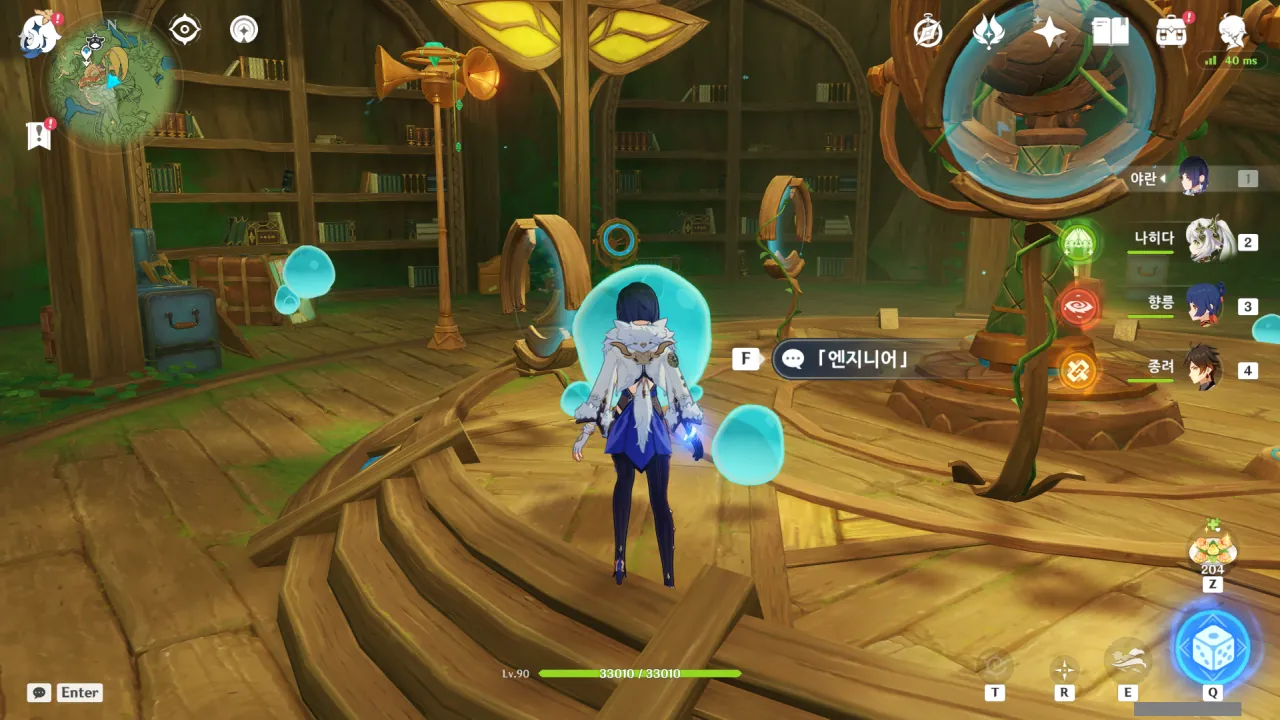
Task: Open the character screen icon
Action: pyautogui.click(x=1233, y=33)
